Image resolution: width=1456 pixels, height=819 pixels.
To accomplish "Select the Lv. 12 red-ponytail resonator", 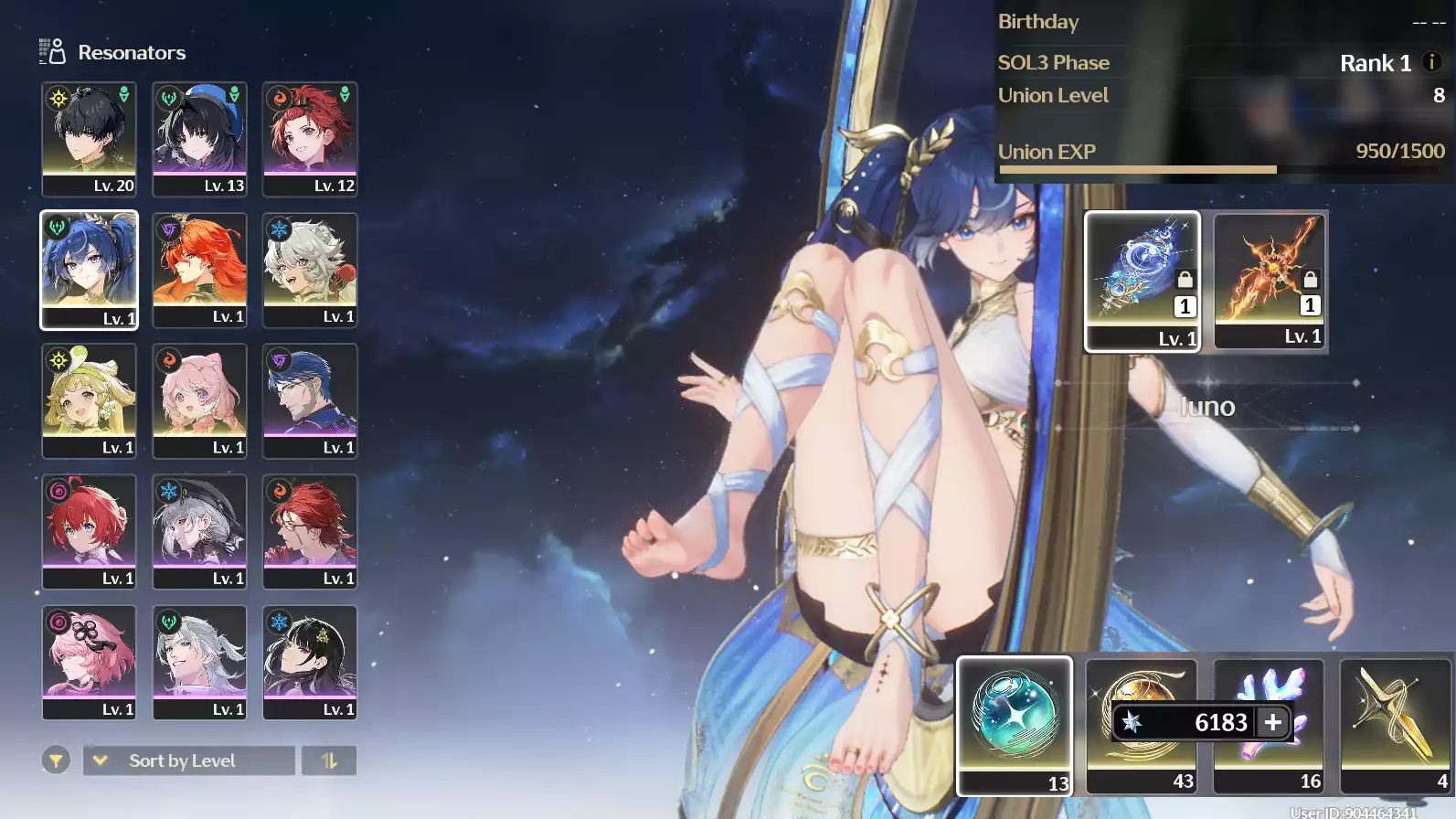I will pos(310,139).
